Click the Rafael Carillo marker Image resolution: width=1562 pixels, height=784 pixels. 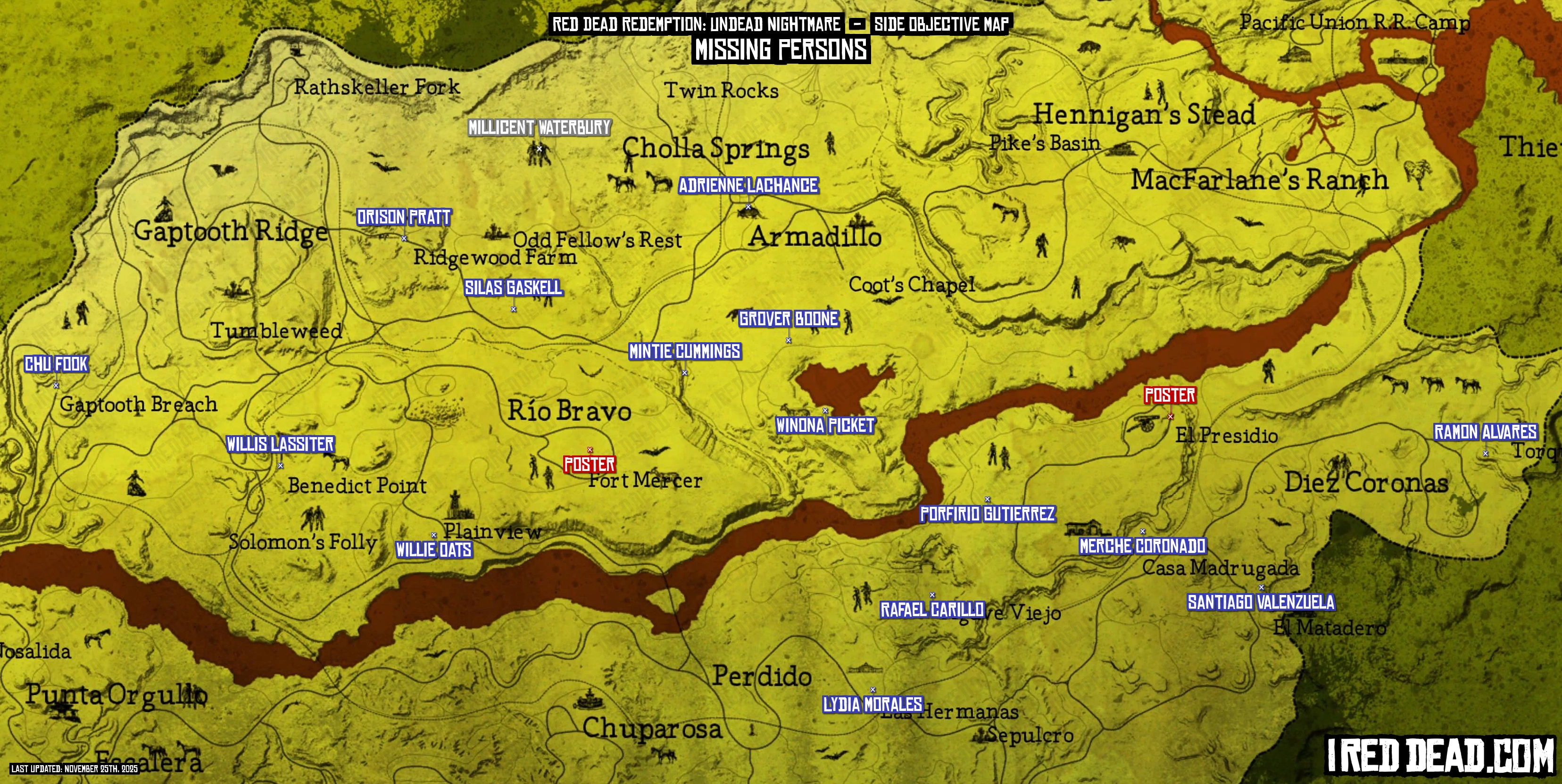[932, 610]
